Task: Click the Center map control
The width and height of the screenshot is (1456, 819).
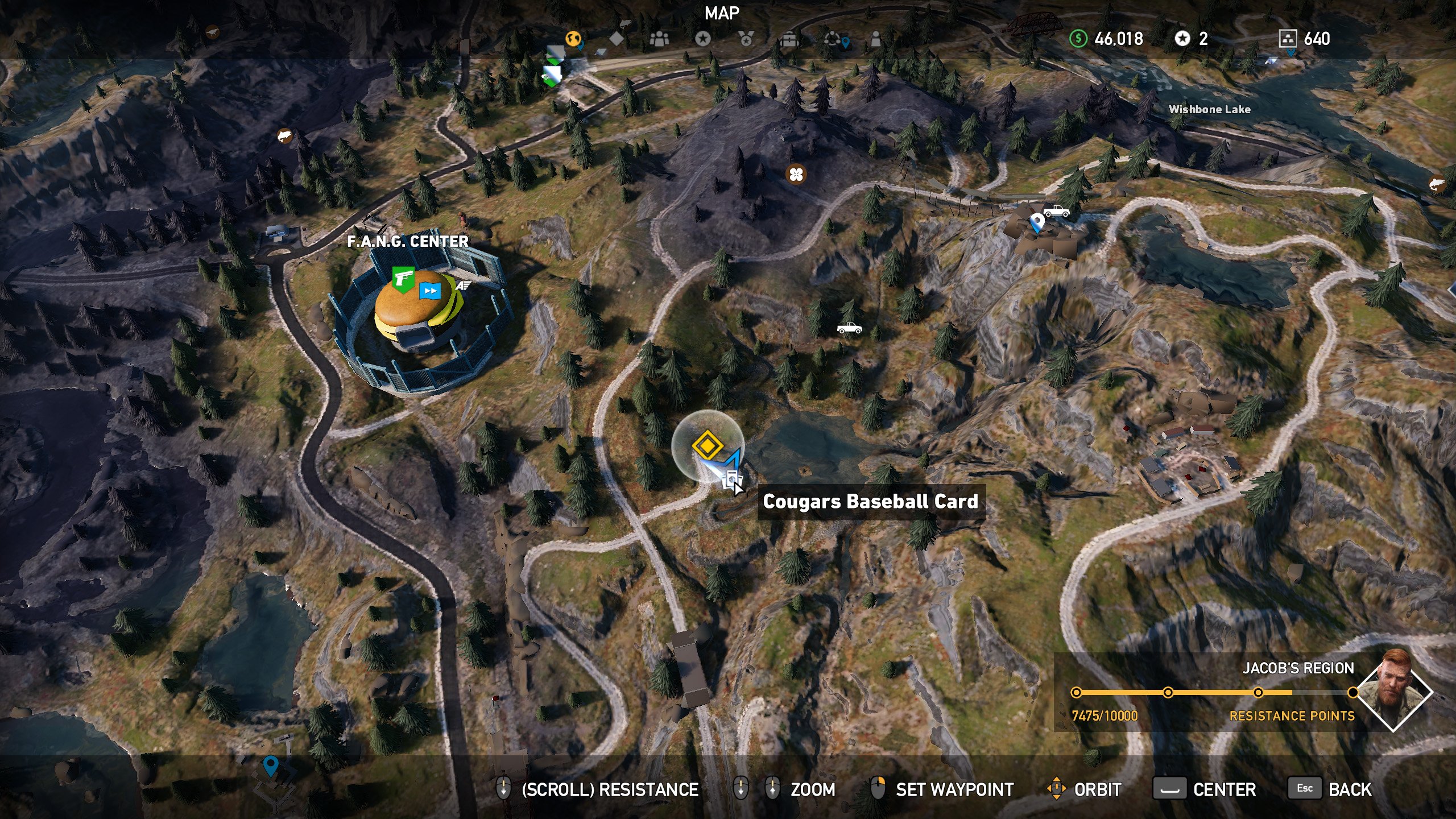Action: (1224, 789)
